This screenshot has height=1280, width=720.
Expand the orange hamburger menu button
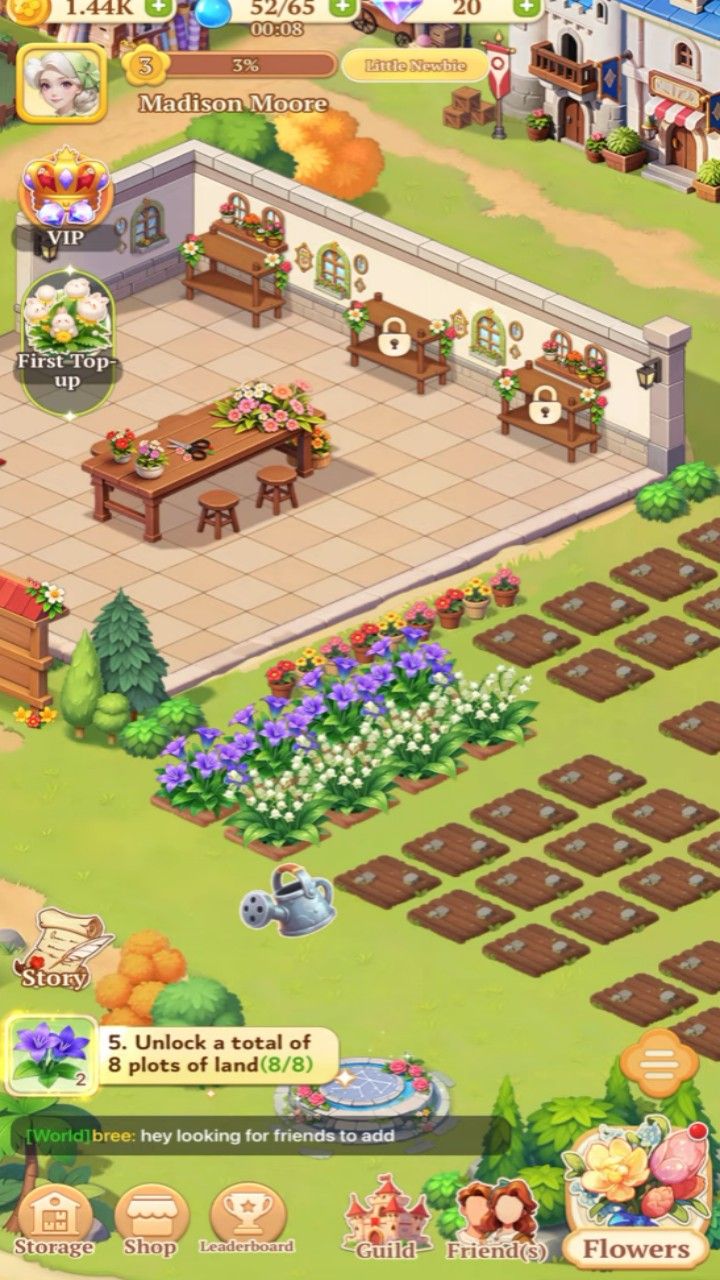(659, 1063)
